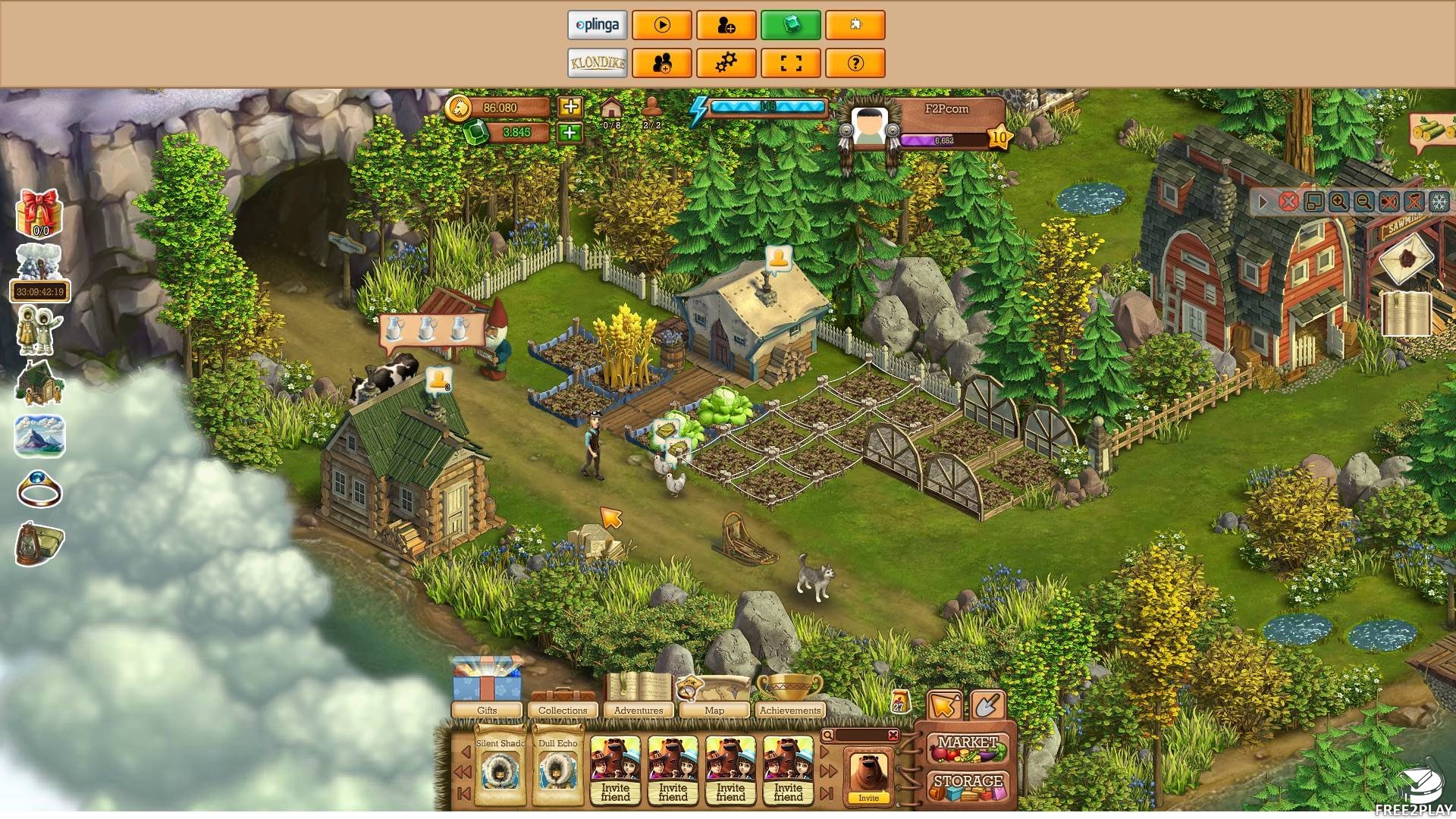Add more gold coins with plus button
This screenshot has width=1456, height=819.
point(570,107)
